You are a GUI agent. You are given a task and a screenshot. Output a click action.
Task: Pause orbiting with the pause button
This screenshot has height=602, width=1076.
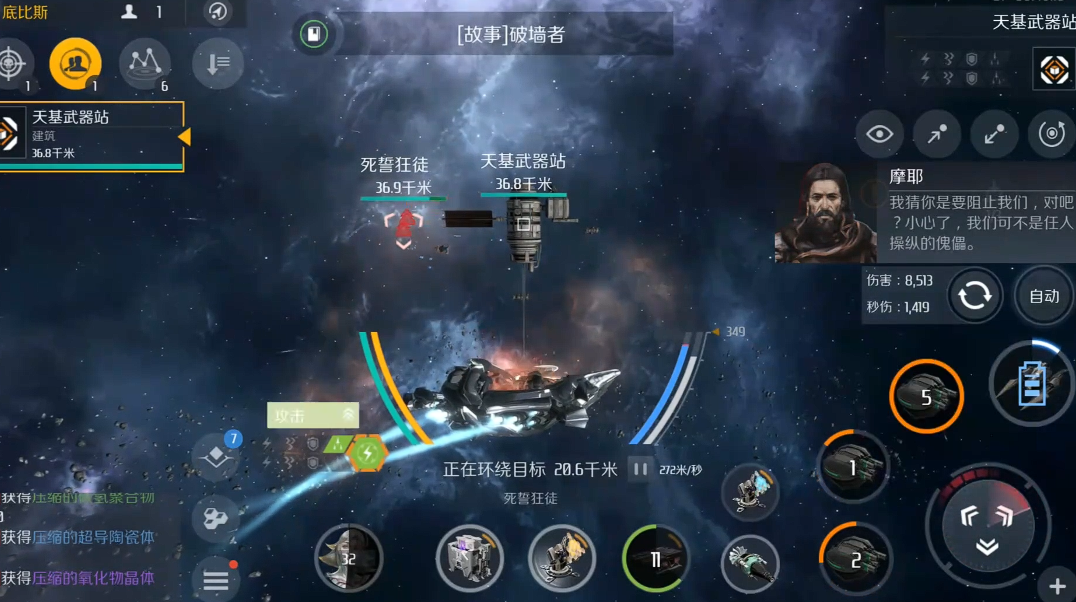coord(640,469)
